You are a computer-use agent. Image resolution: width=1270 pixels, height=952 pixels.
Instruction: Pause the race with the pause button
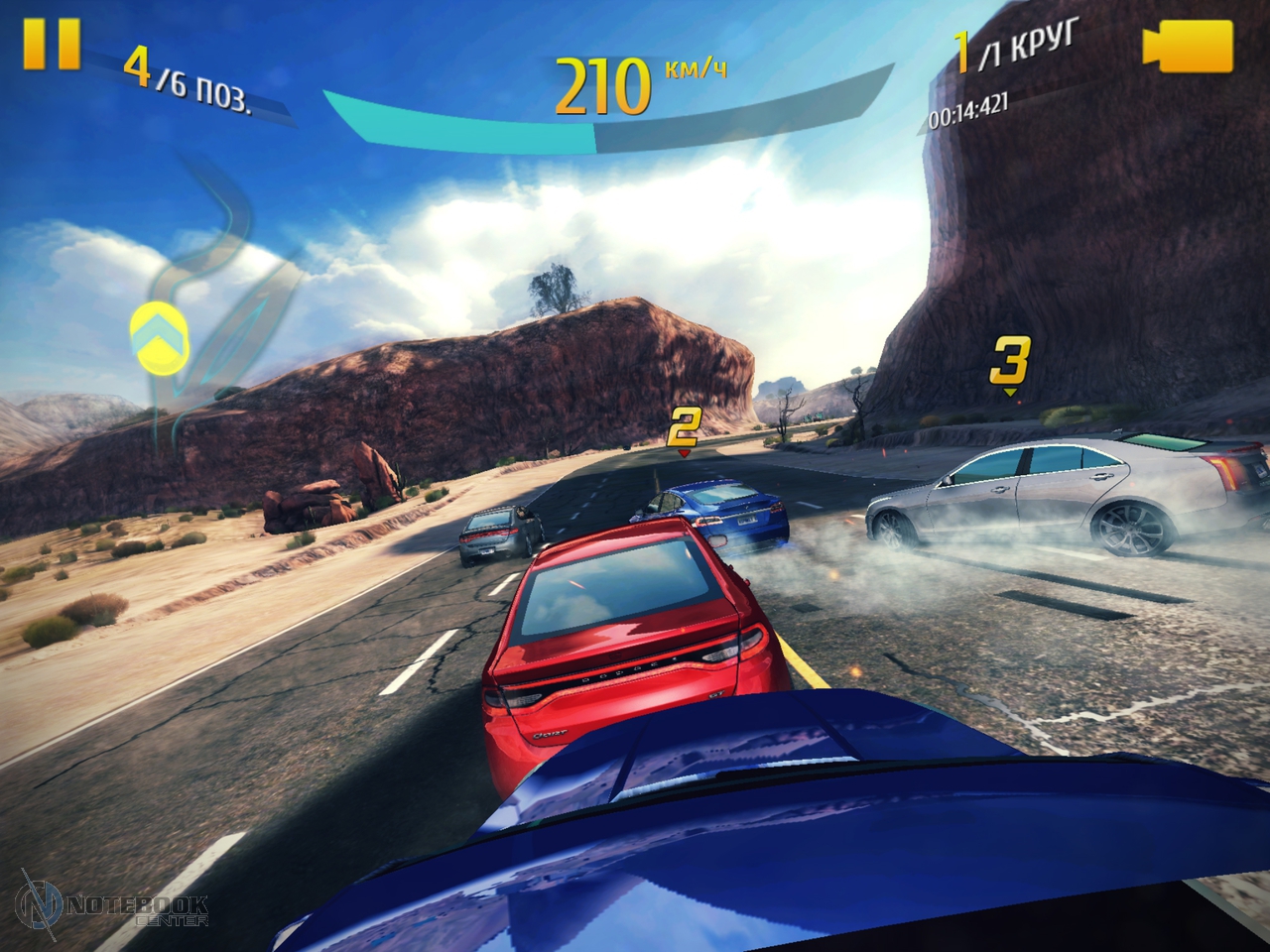(52, 45)
